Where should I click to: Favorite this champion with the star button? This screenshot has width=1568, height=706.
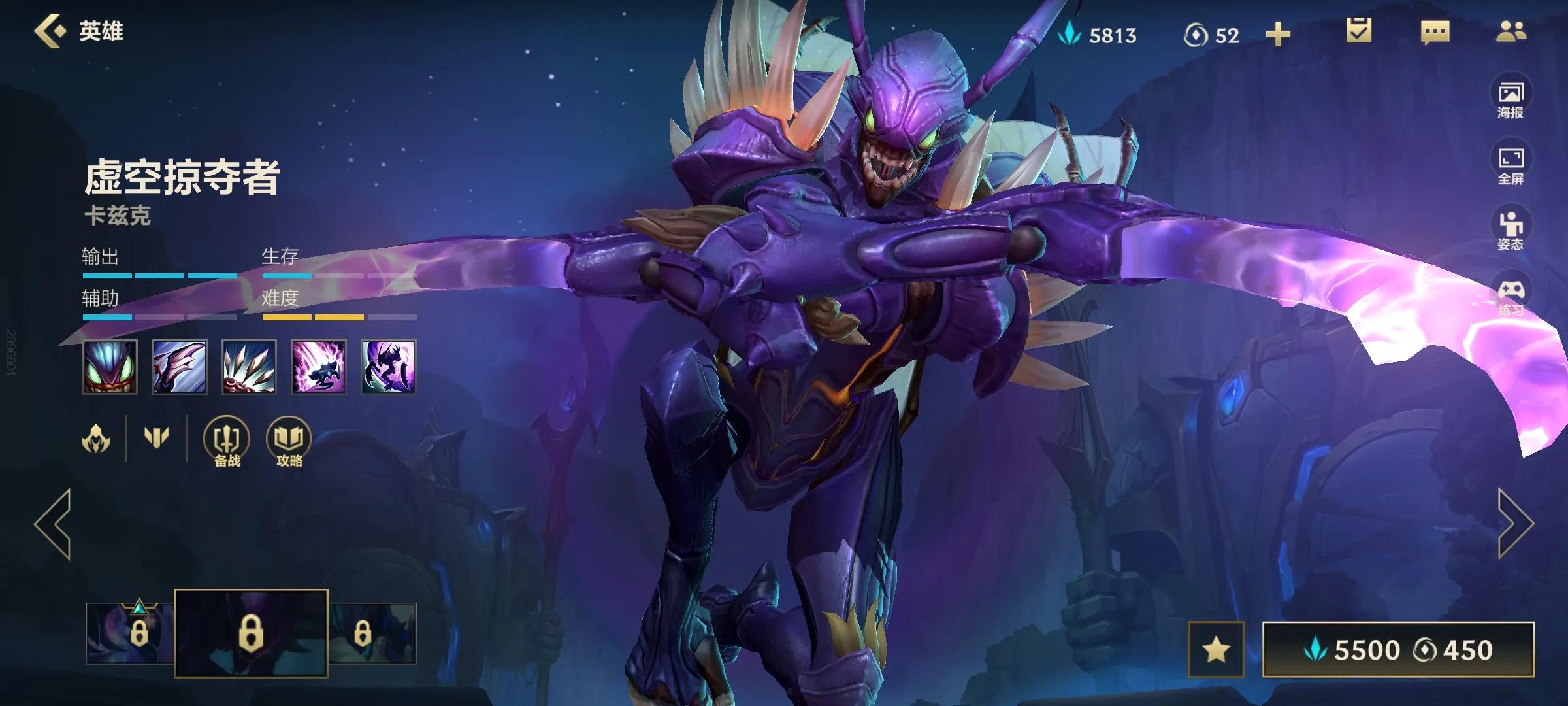pyautogui.click(x=1216, y=650)
